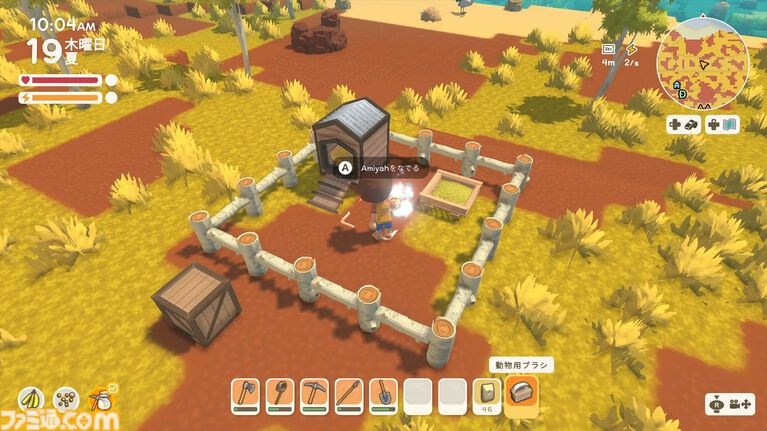Select the orange sack with checkmark icon
Screen dimensions: 767x431
[100, 401]
